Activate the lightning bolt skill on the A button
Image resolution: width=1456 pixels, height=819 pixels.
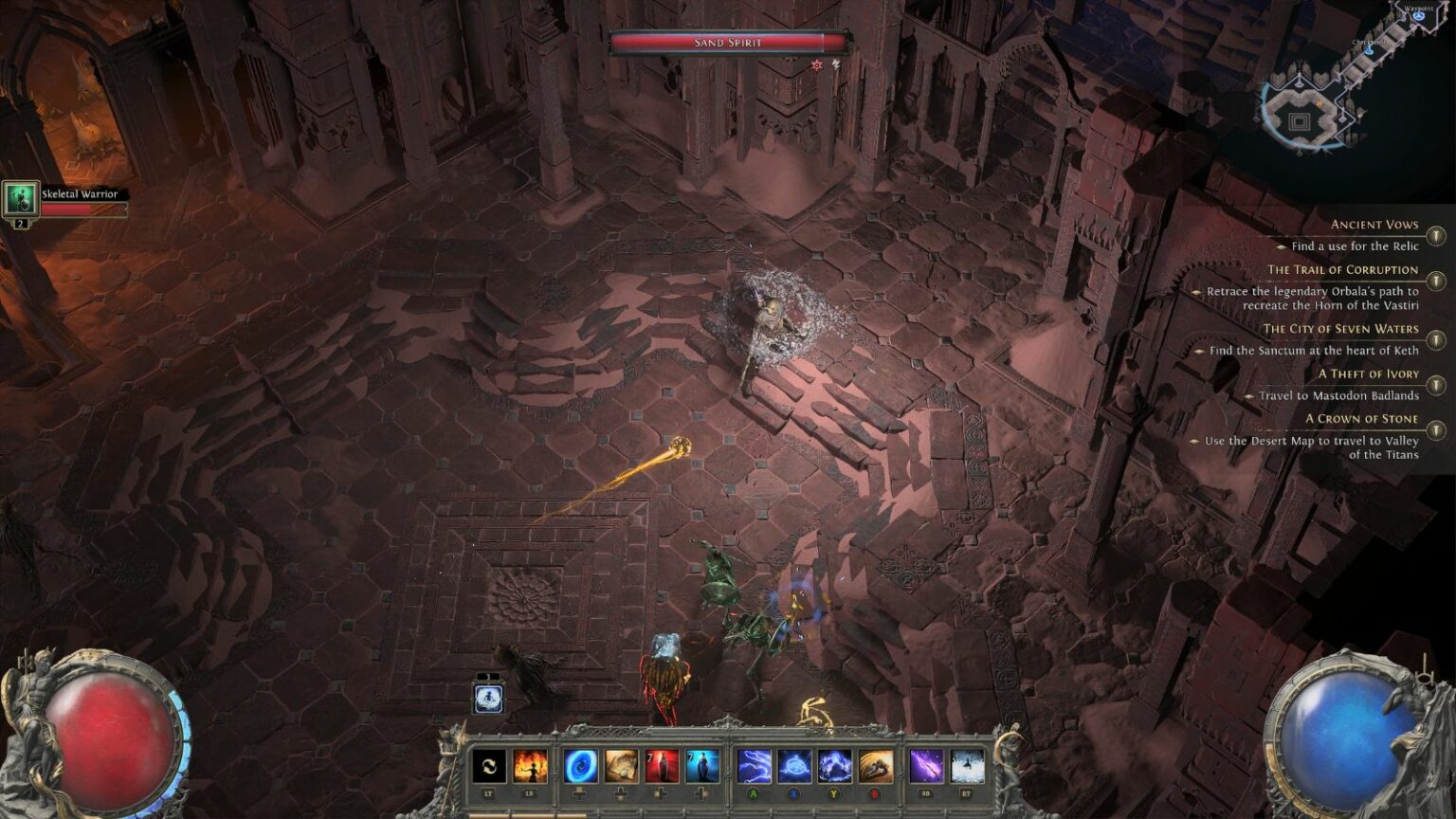[x=754, y=766]
